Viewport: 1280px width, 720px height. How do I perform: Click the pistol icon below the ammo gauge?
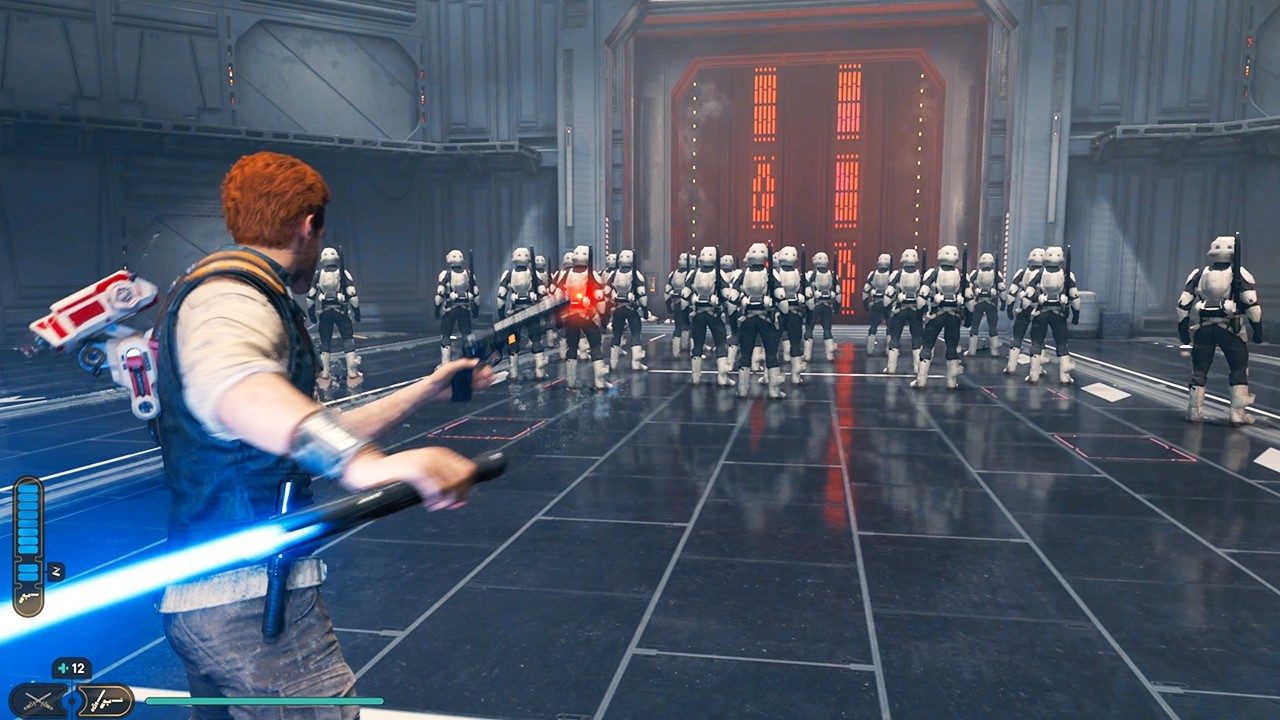tap(29, 597)
